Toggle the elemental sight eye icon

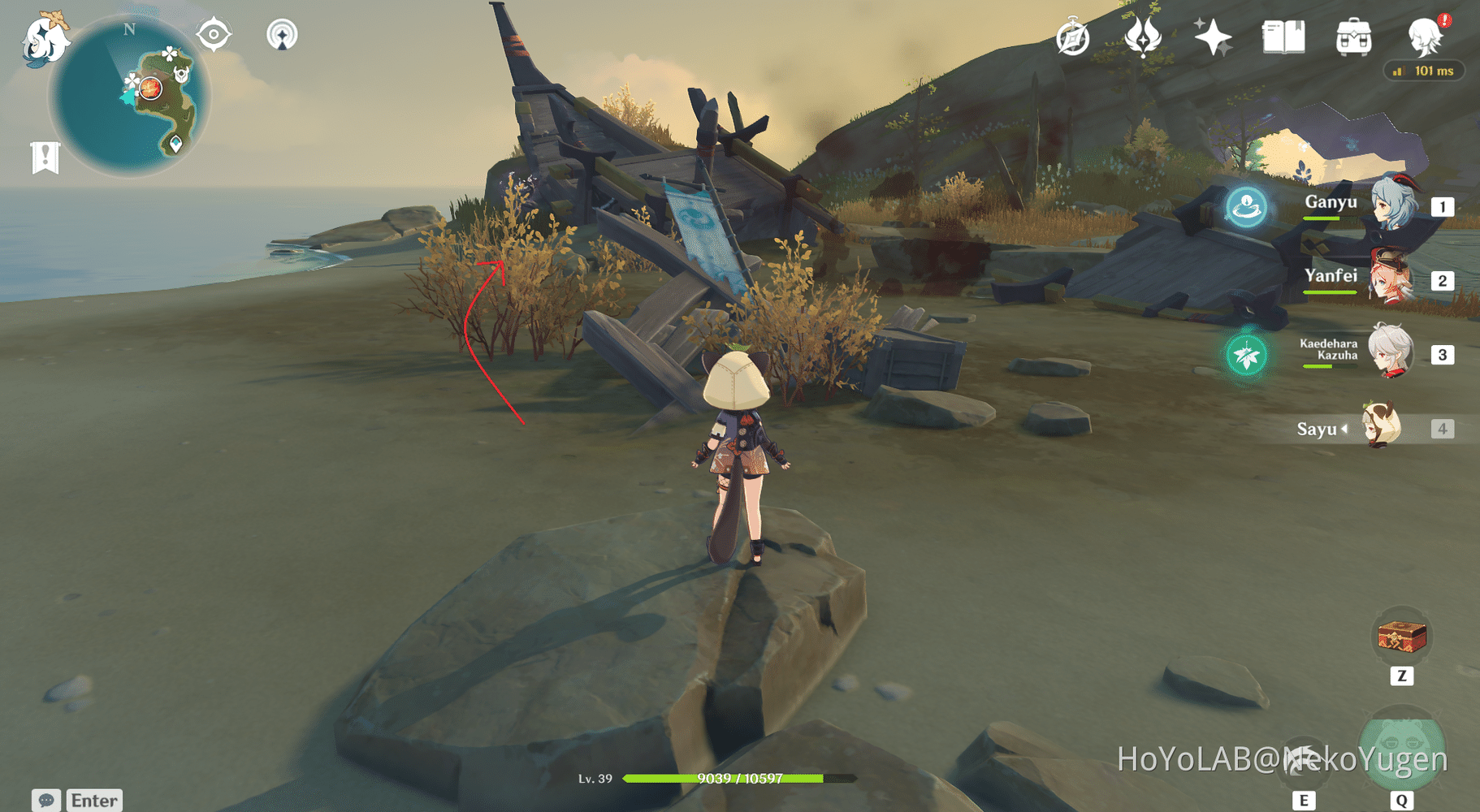click(x=214, y=35)
